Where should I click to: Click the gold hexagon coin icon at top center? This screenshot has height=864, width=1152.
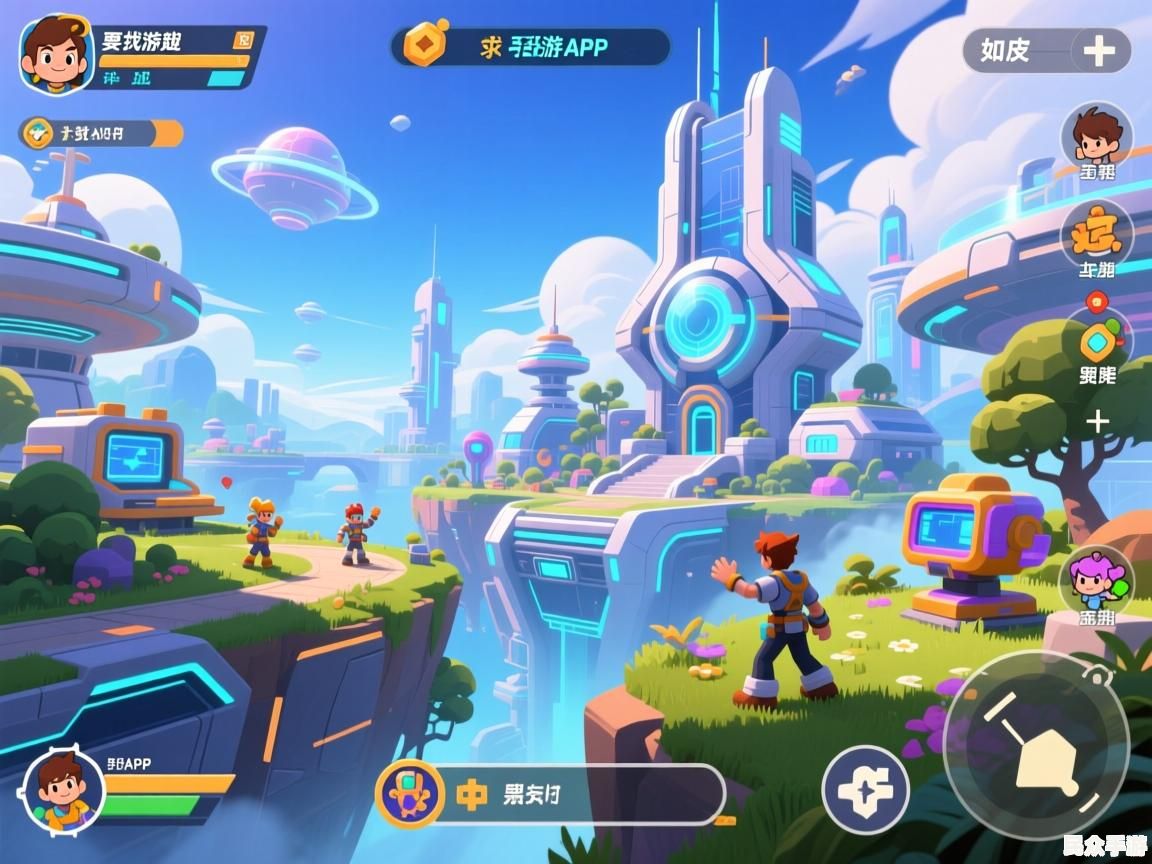(x=425, y=45)
